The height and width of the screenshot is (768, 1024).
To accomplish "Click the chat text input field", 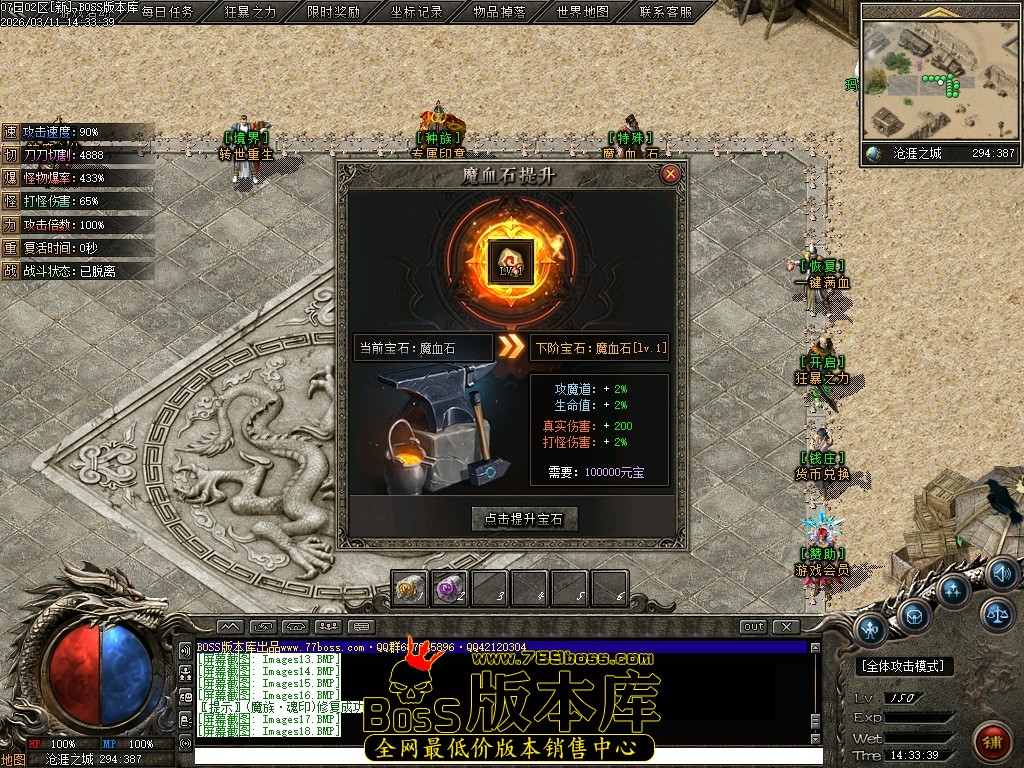I will click(x=500, y=756).
